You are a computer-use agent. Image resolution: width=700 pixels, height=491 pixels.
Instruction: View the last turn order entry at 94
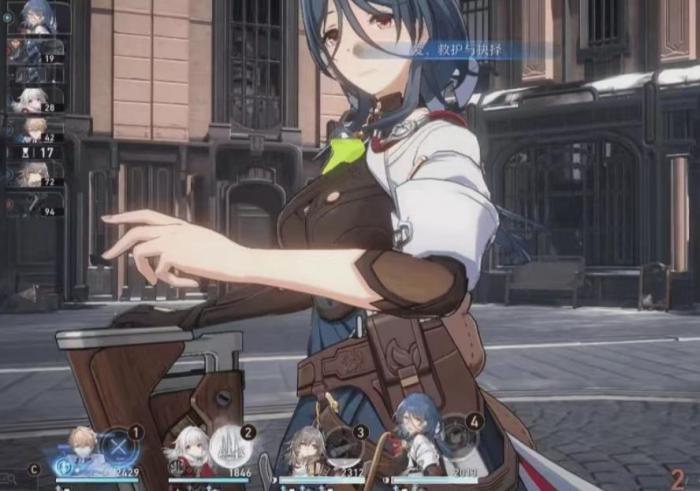(x=35, y=204)
